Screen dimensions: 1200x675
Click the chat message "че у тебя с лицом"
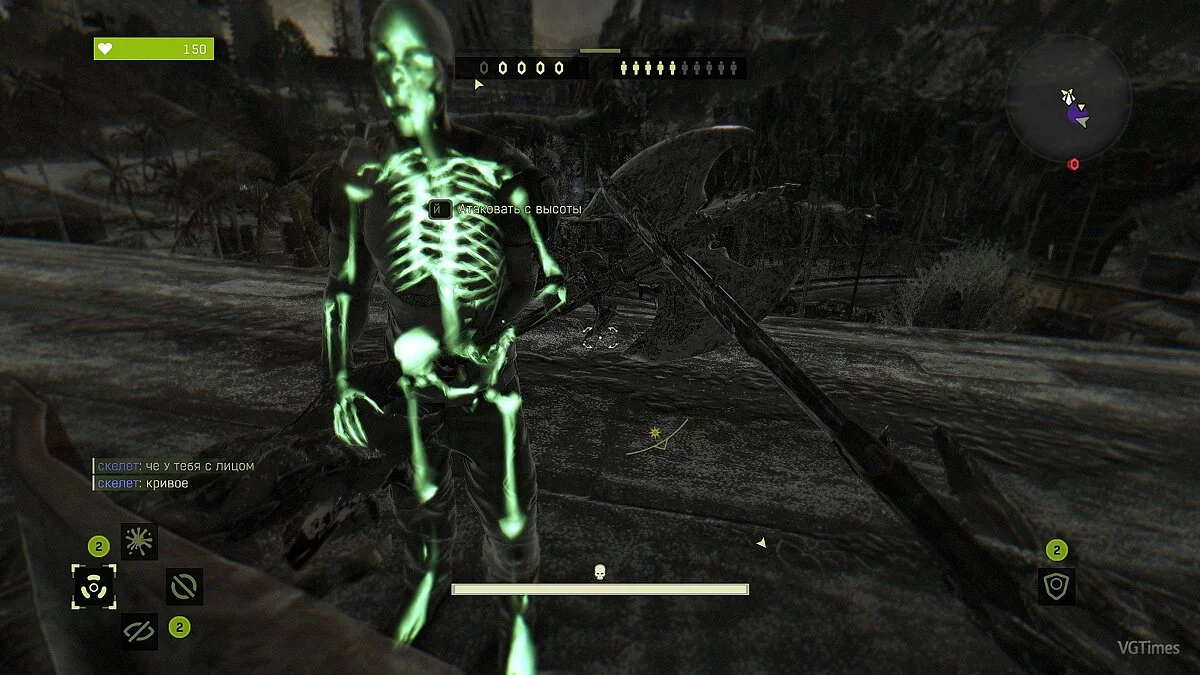[x=199, y=466]
